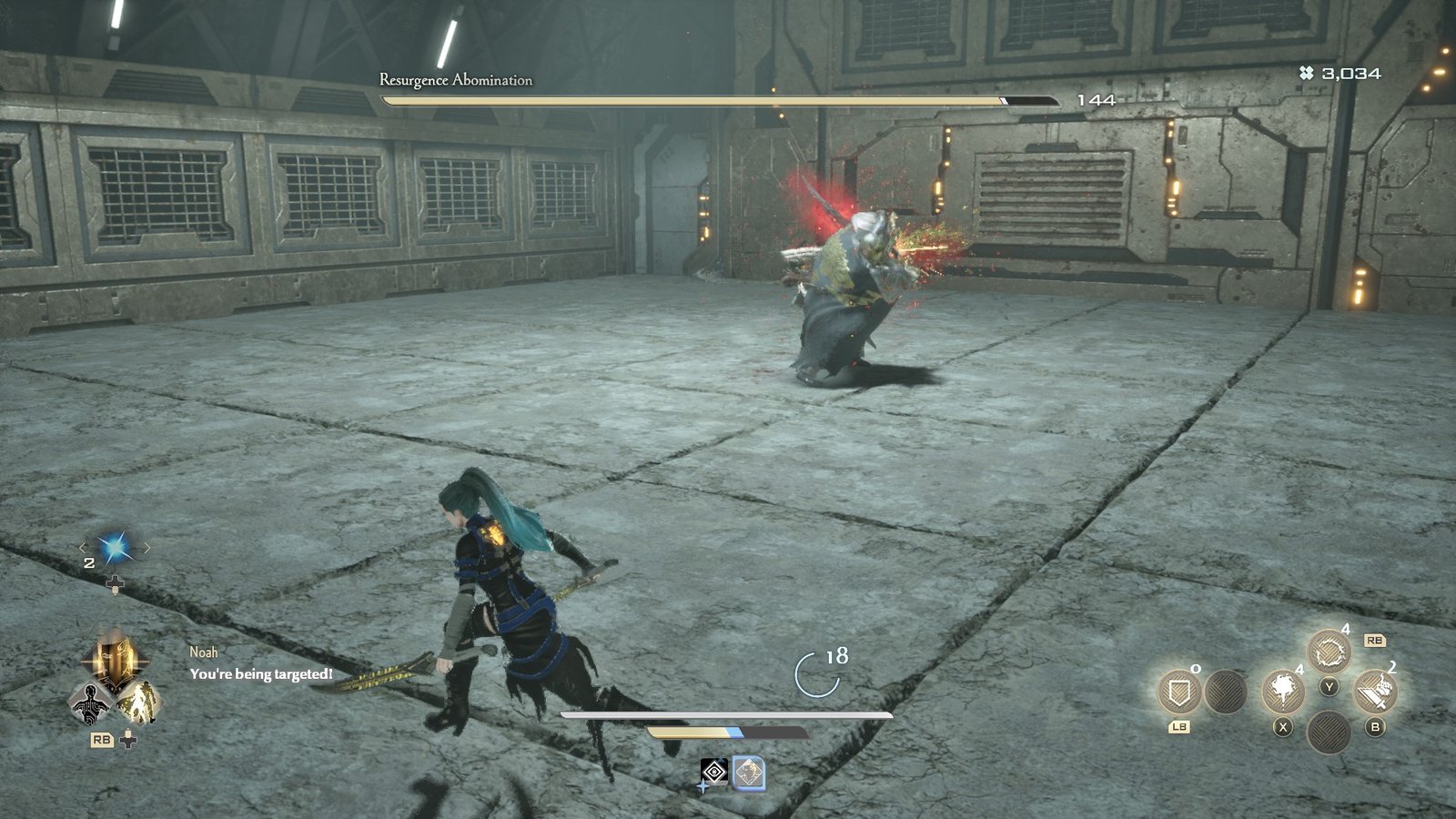Click the dark body-outline skill diamond

click(x=90, y=703)
